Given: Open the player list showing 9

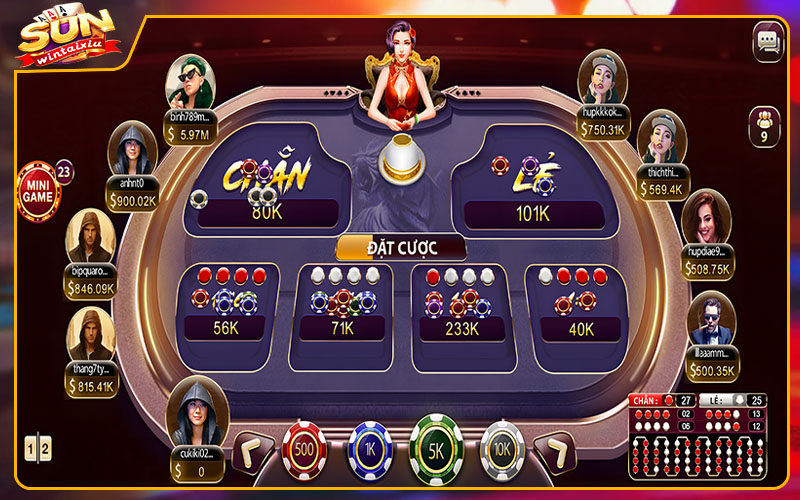Looking at the screenshot, I should (x=764, y=127).
